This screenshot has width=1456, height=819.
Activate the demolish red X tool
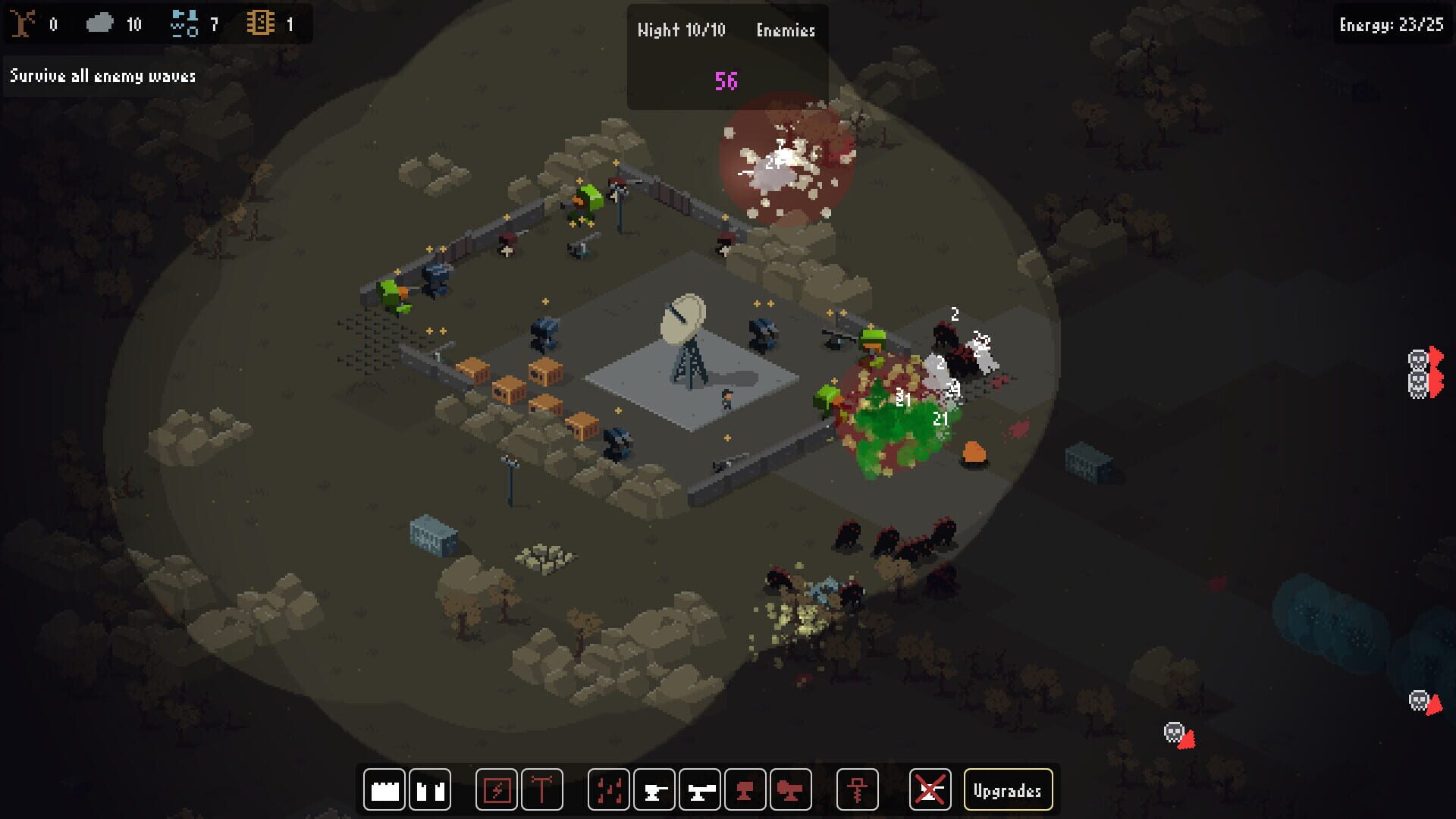click(x=930, y=789)
